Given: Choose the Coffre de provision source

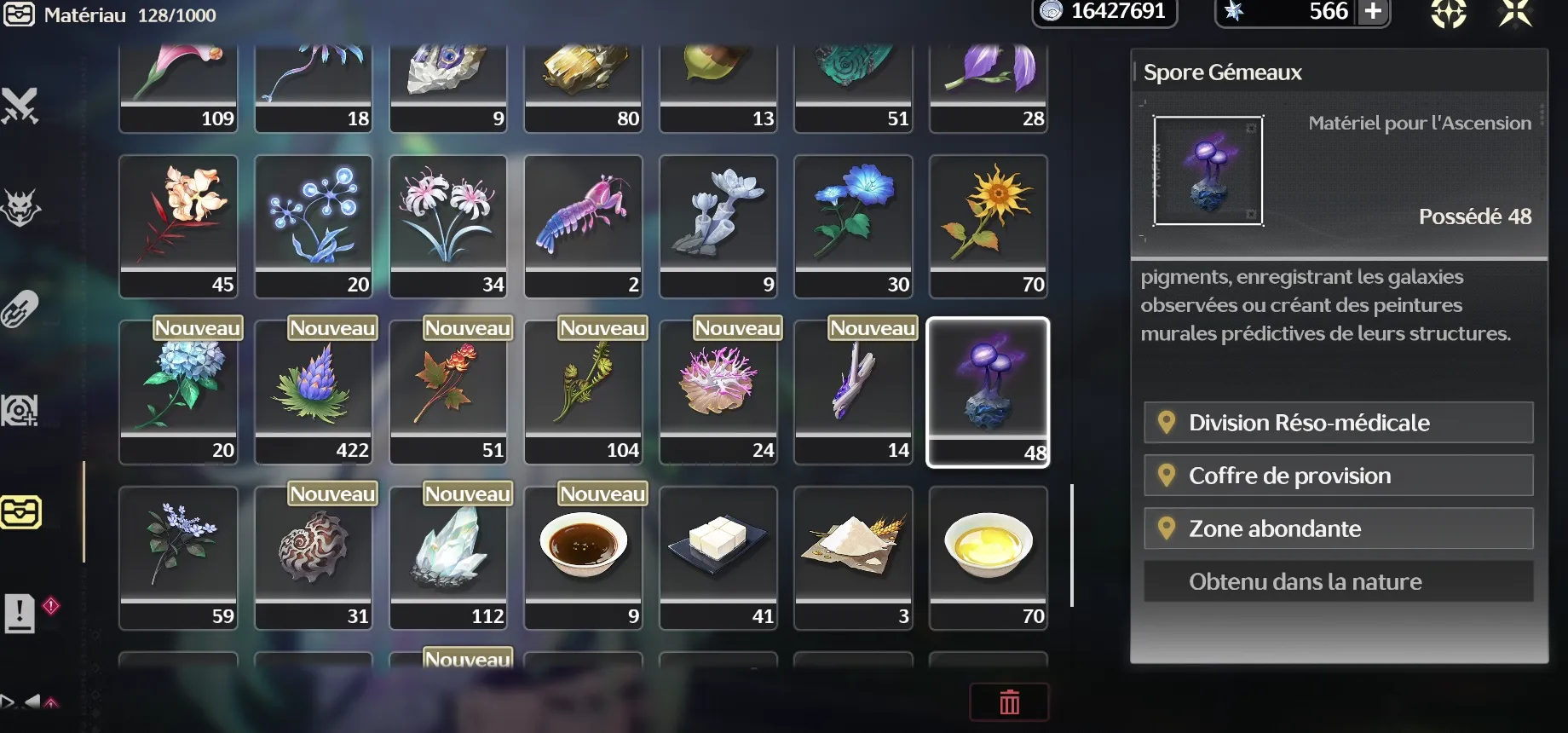Looking at the screenshot, I should (1338, 476).
